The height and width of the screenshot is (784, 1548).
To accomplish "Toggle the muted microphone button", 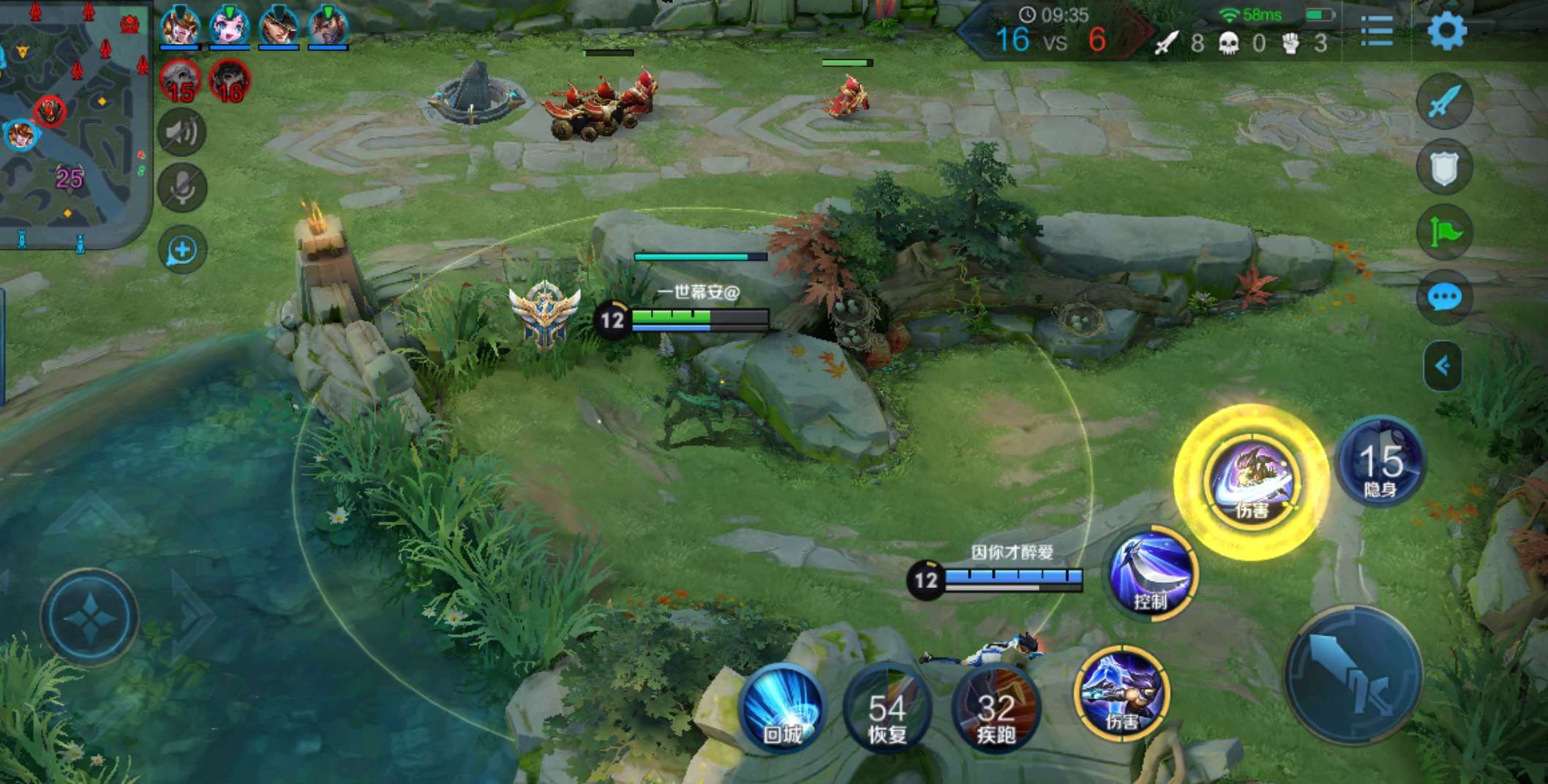I will [181, 188].
